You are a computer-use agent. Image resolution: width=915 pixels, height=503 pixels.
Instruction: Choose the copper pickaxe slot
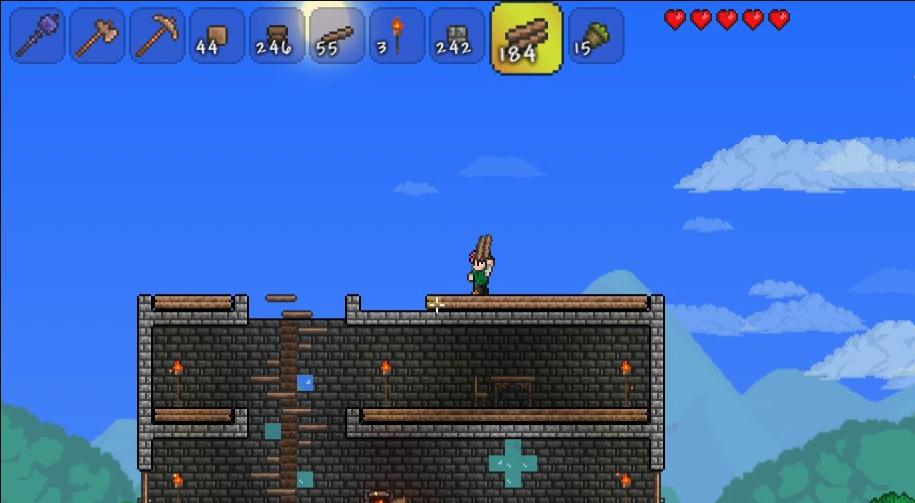point(157,35)
